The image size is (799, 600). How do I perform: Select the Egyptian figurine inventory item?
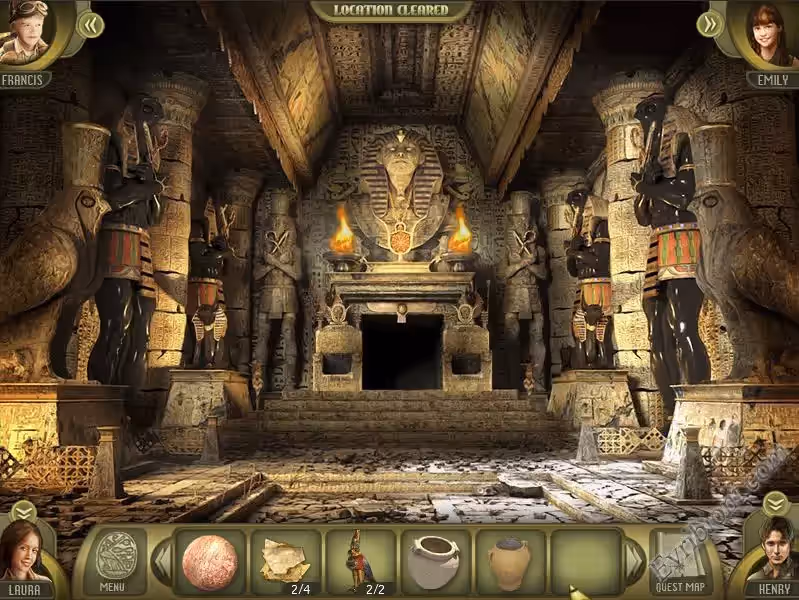click(358, 561)
